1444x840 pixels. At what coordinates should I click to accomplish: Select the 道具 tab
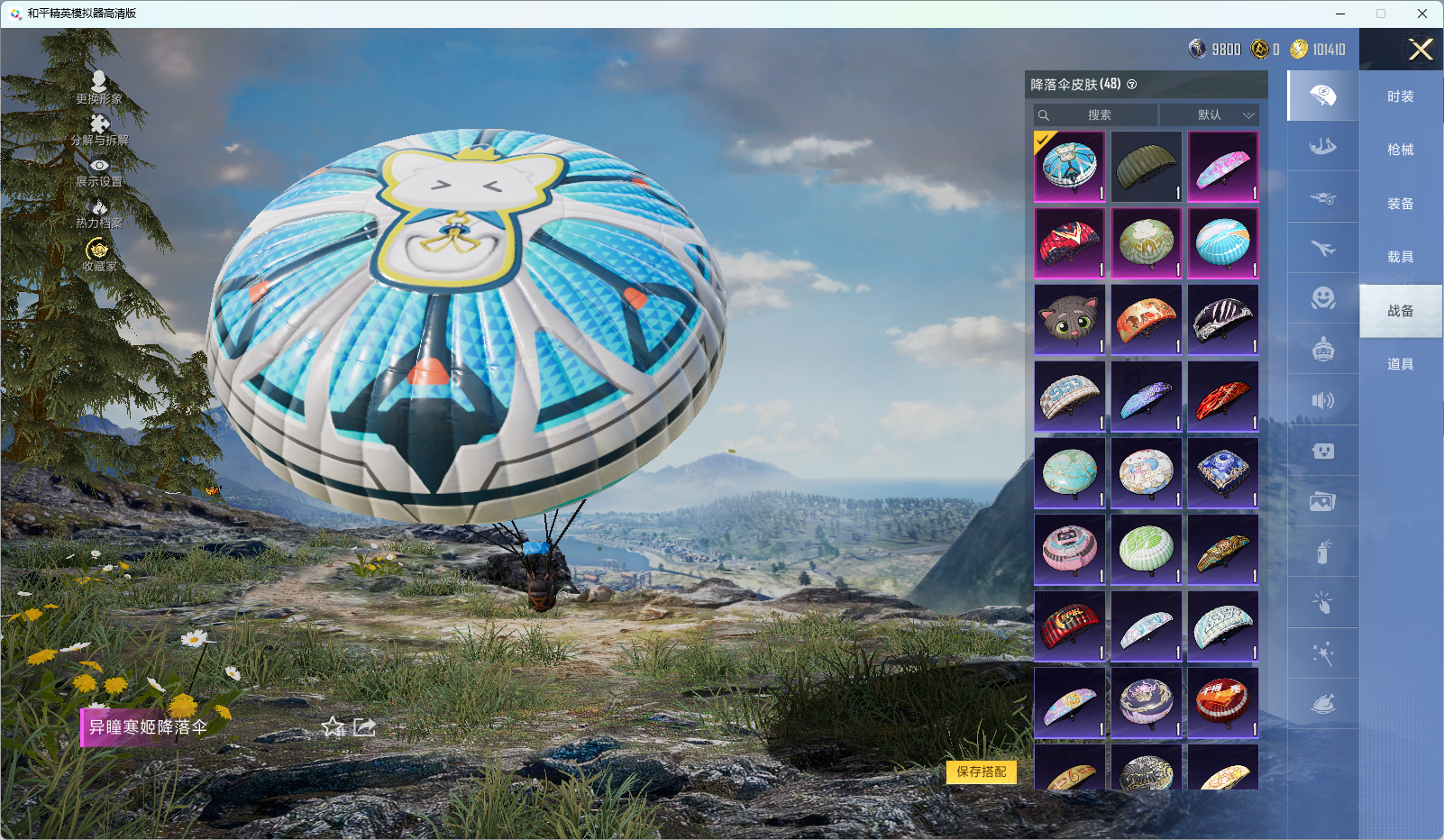1400,364
